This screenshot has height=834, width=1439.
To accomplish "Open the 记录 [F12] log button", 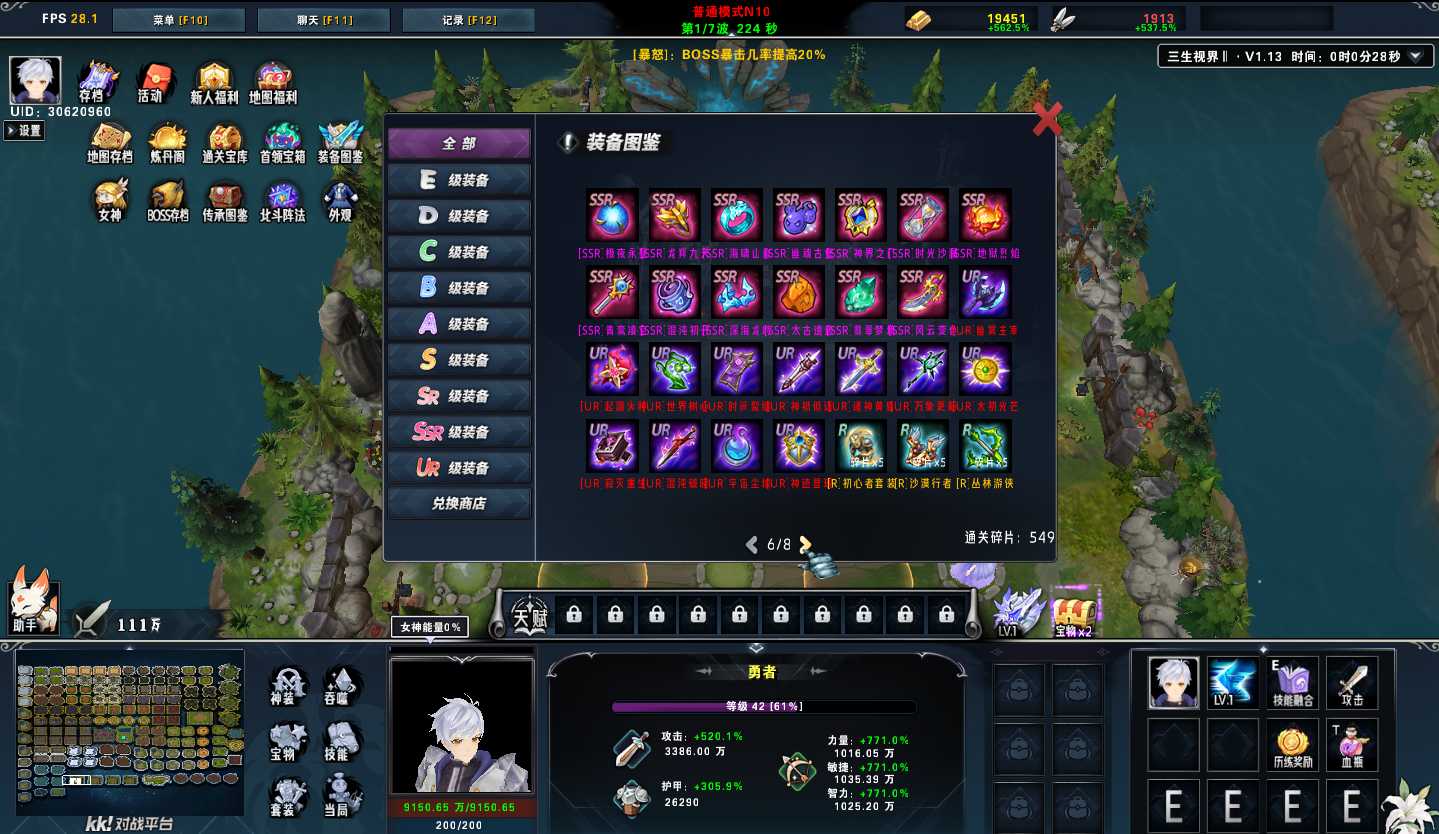I will tap(468, 20).
